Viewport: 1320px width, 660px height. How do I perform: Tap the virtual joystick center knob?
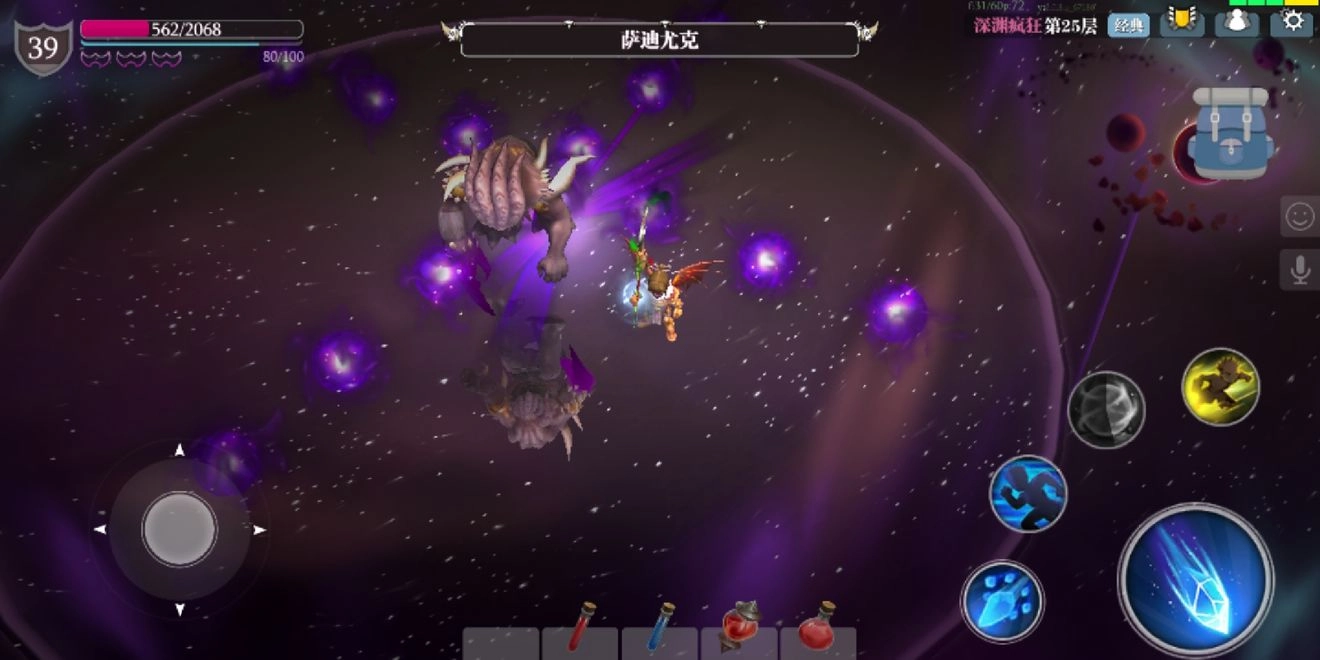[180, 529]
